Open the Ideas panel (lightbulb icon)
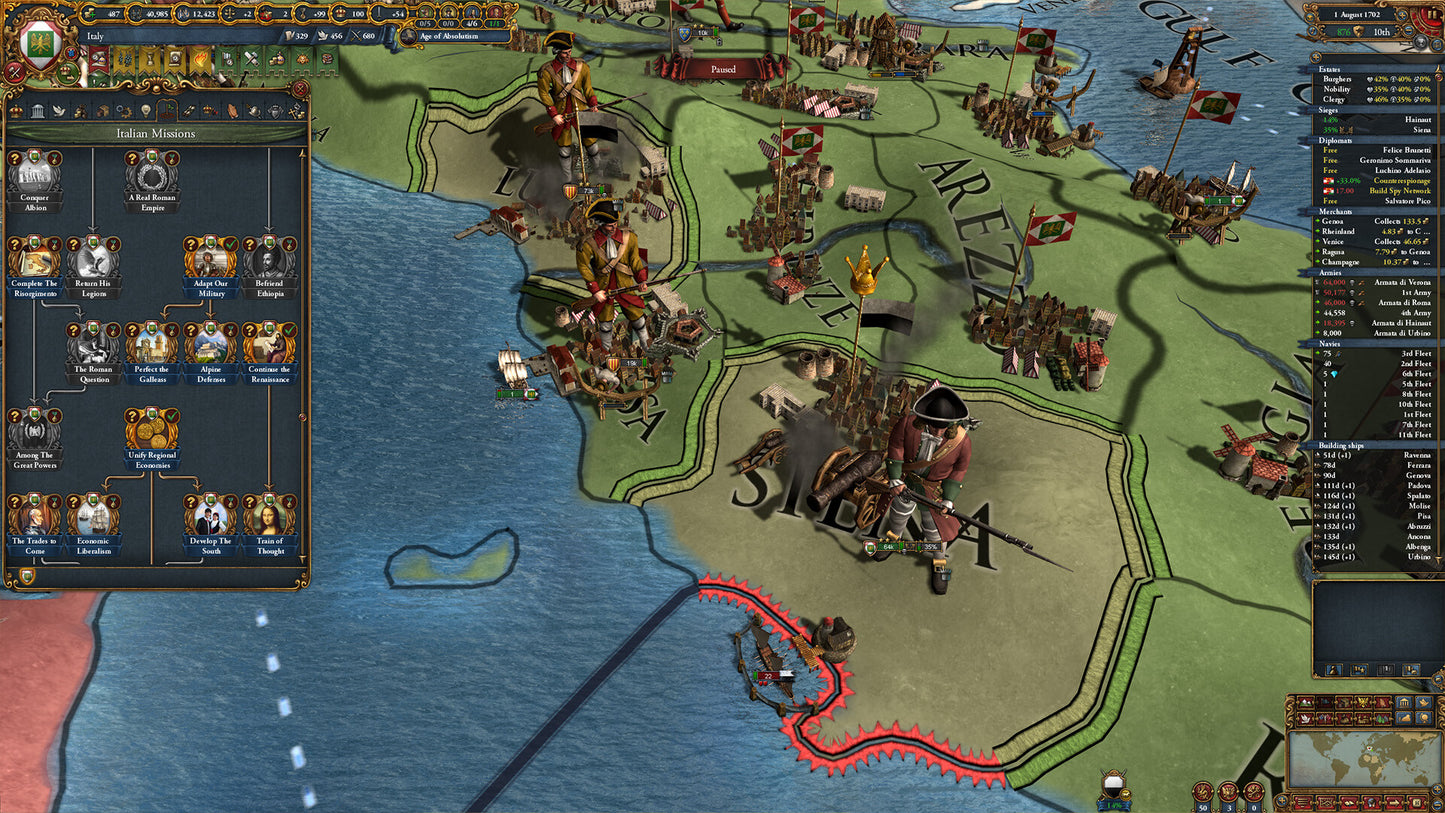Image resolution: width=1445 pixels, height=813 pixels. 146,110
